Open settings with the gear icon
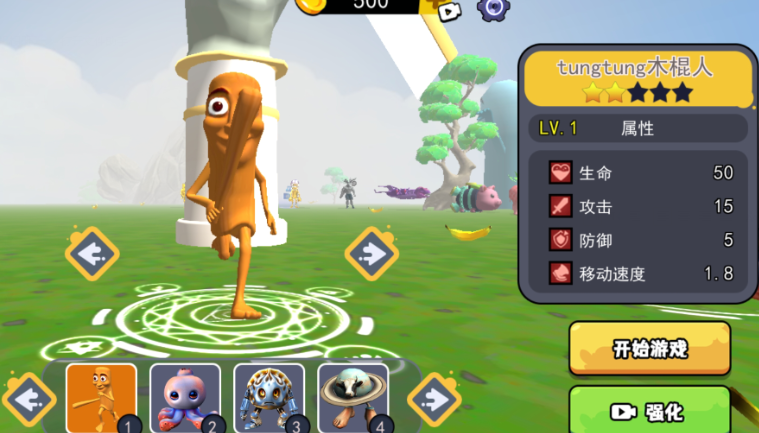This screenshot has height=433, width=759. click(492, 8)
